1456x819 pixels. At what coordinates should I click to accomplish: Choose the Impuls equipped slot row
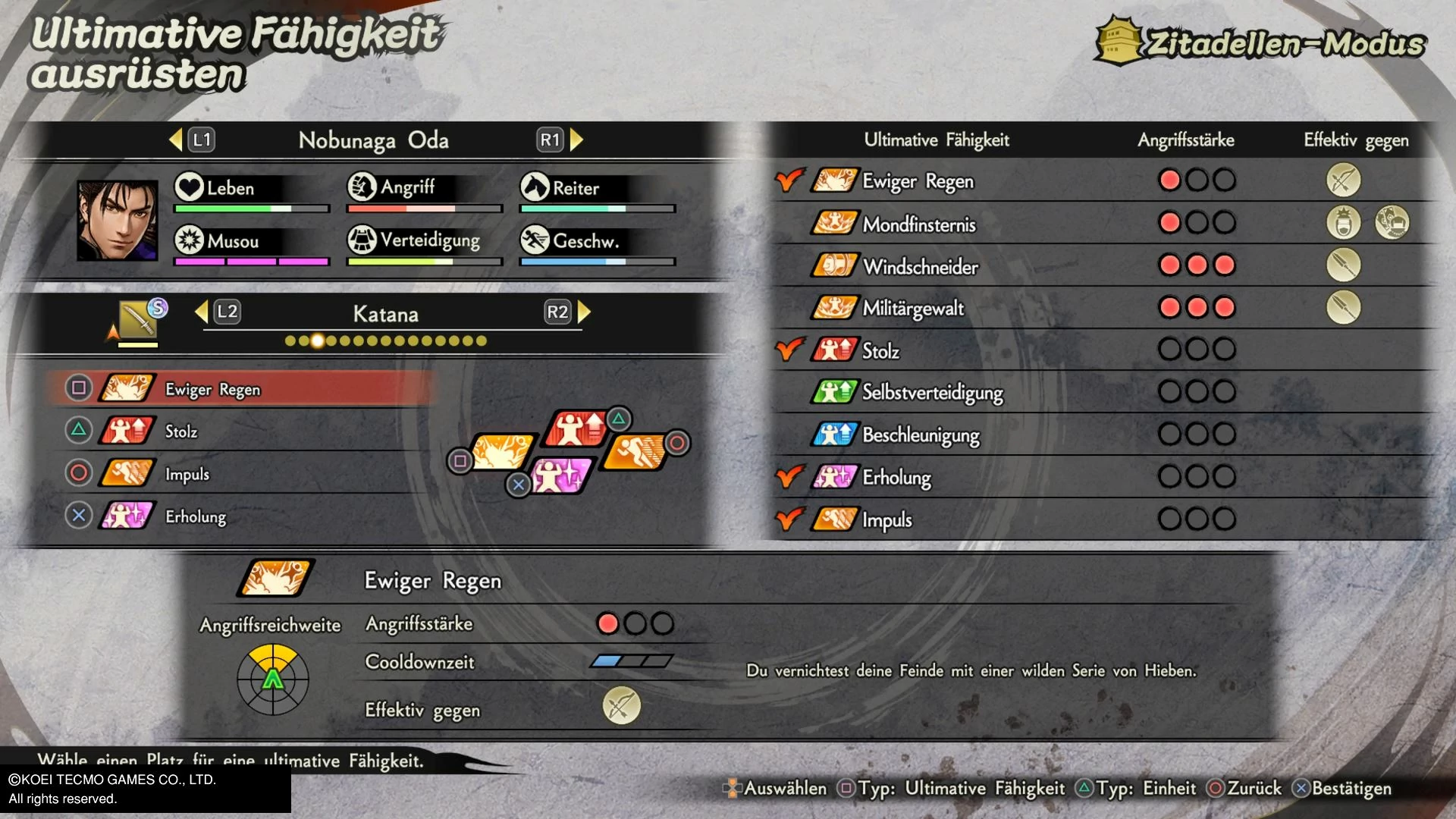(243, 474)
